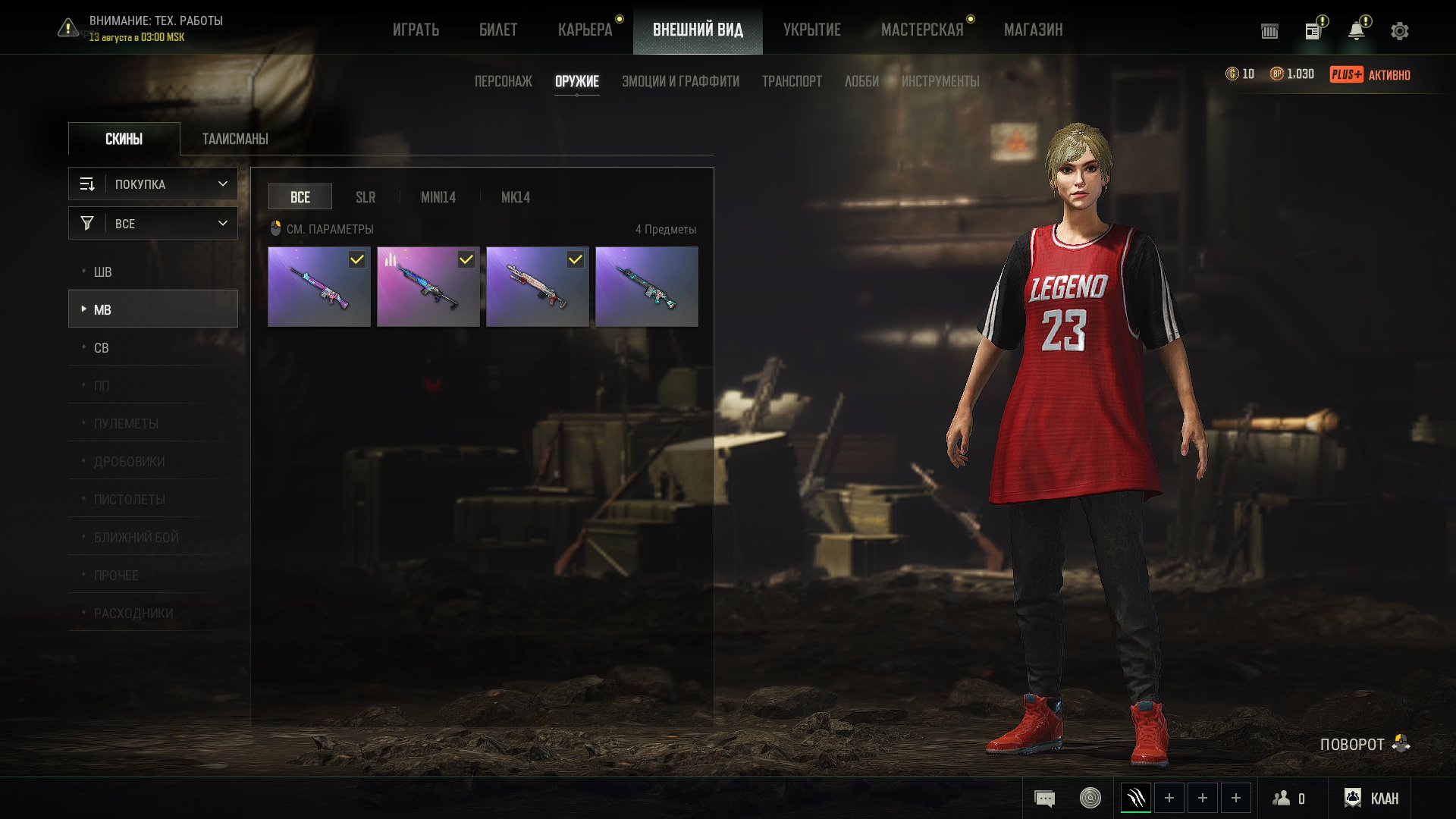This screenshot has width=1456, height=819.
Task: Expand the ПОКУПКА sort dropdown
Action: click(153, 184)
